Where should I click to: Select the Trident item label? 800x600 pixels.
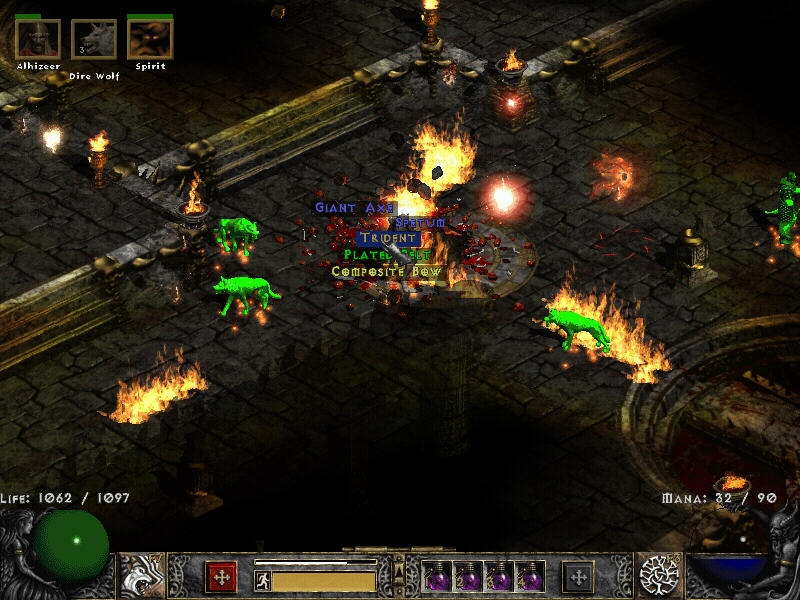388,239
